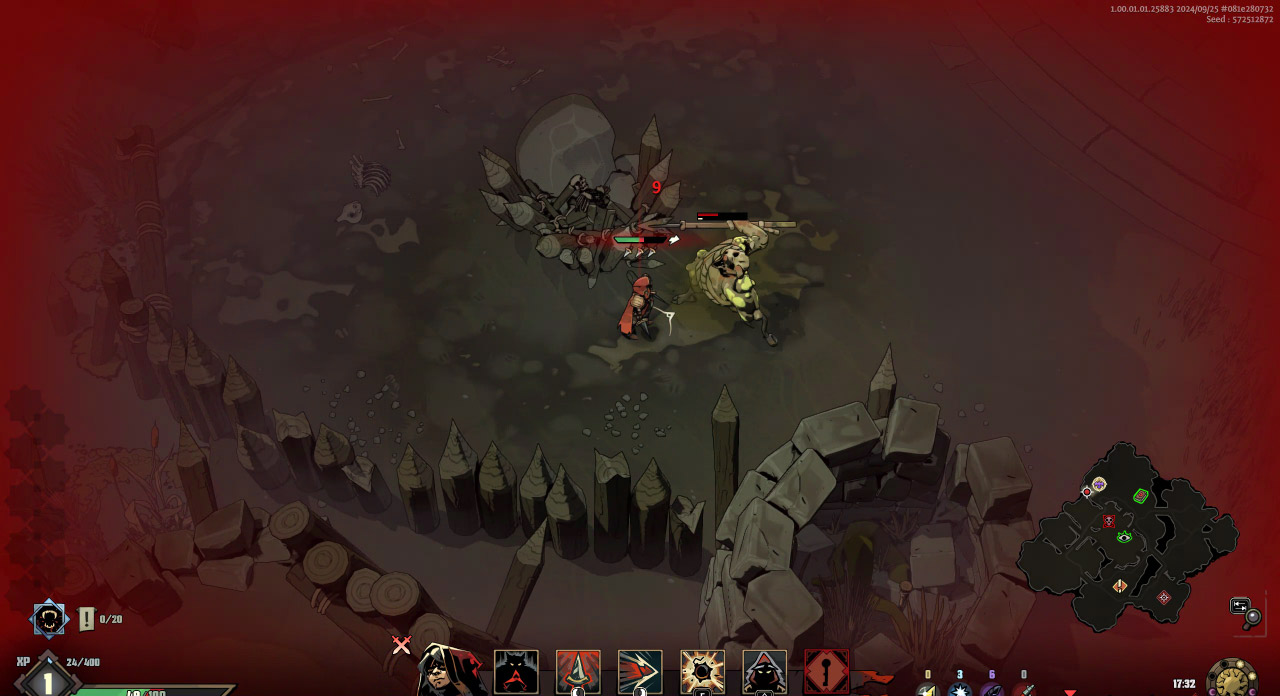Activate the bomb explosion ability

pyautogui.click(x=702, y=672)
